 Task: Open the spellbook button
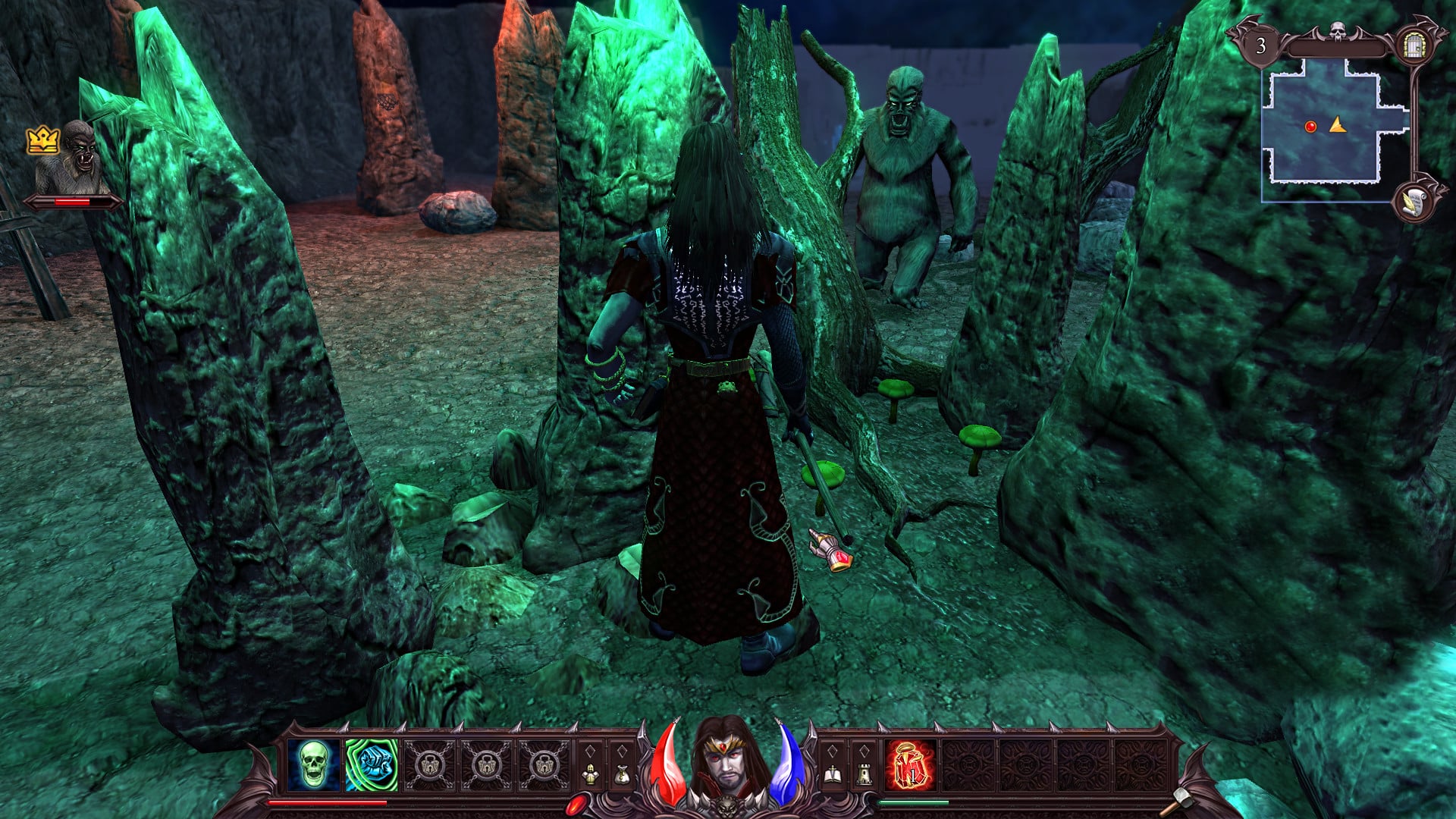(832, 774)
